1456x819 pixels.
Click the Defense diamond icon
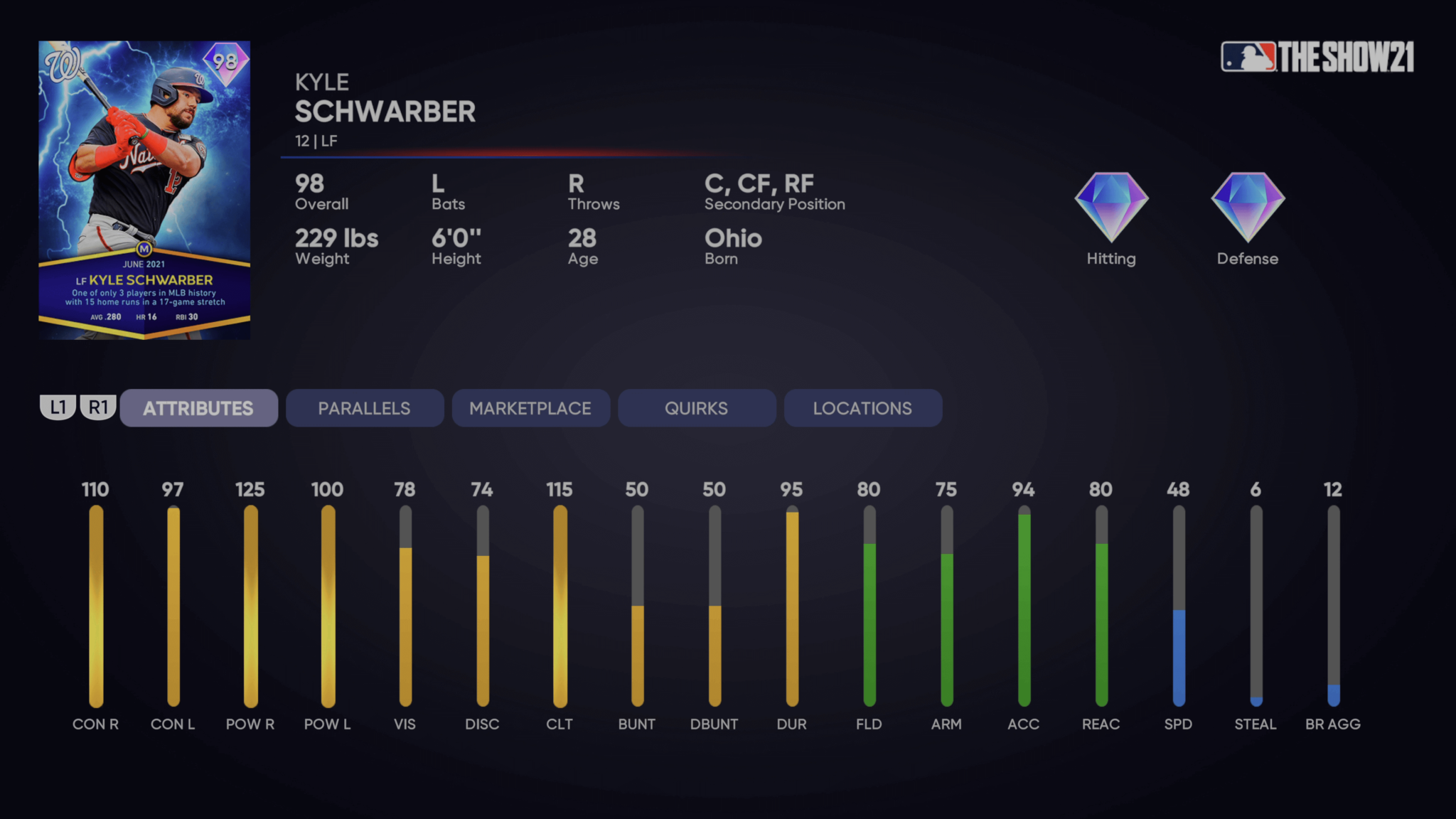1246,206
